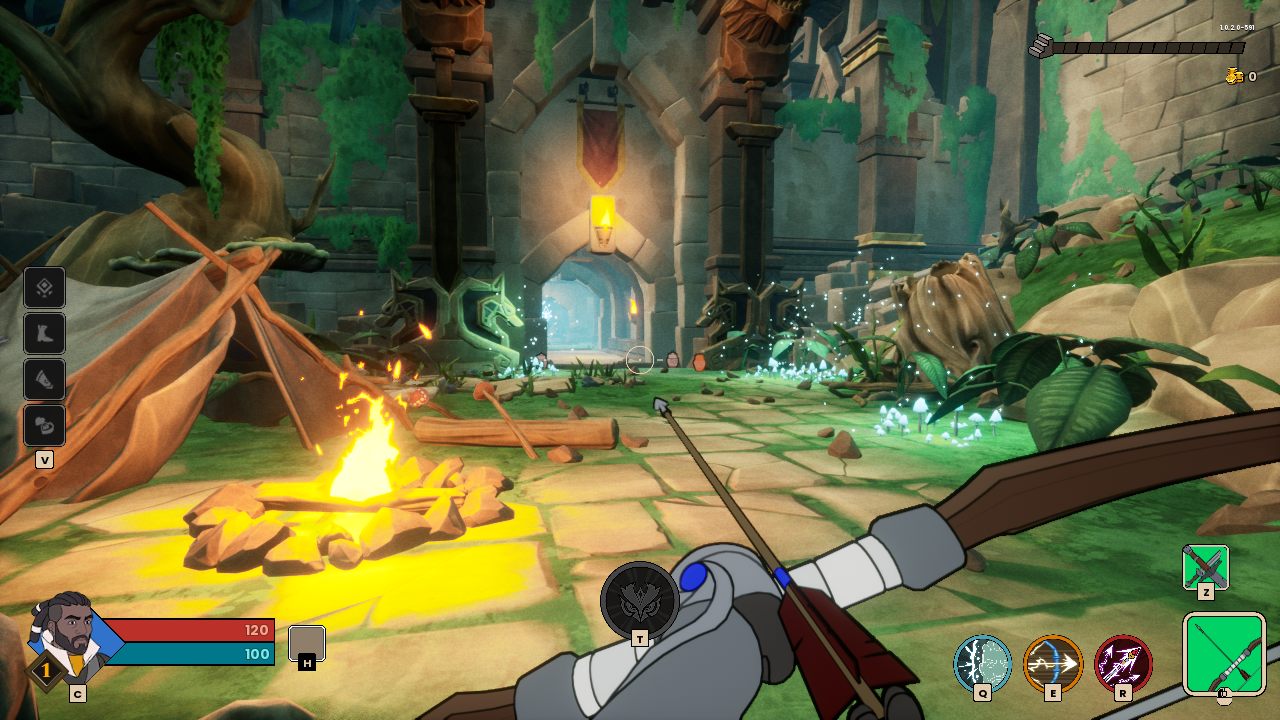Use the charged bow shot skill

1053,663
